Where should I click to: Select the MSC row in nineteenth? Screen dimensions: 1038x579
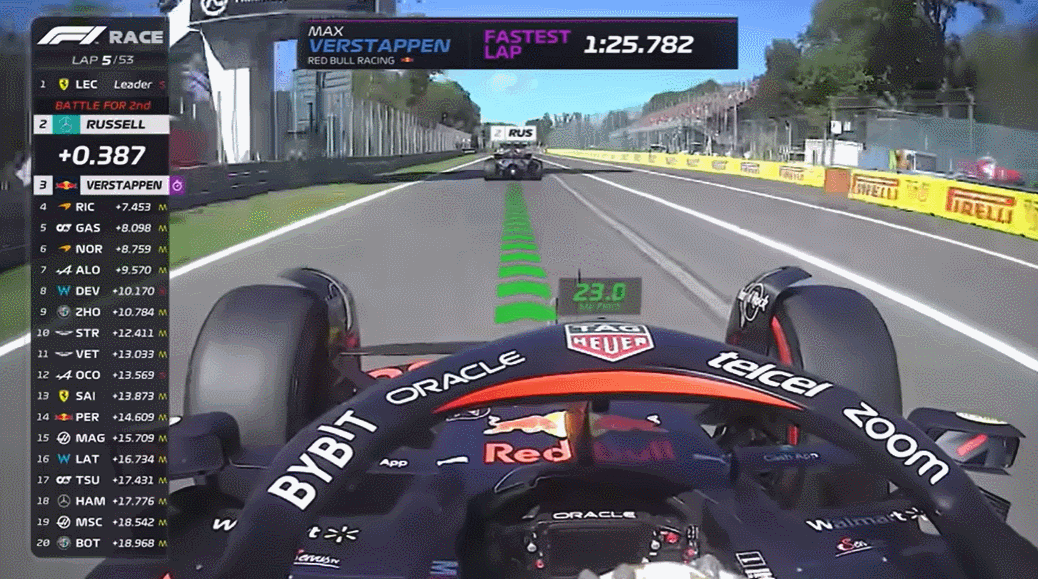click(x=100, y=522)
